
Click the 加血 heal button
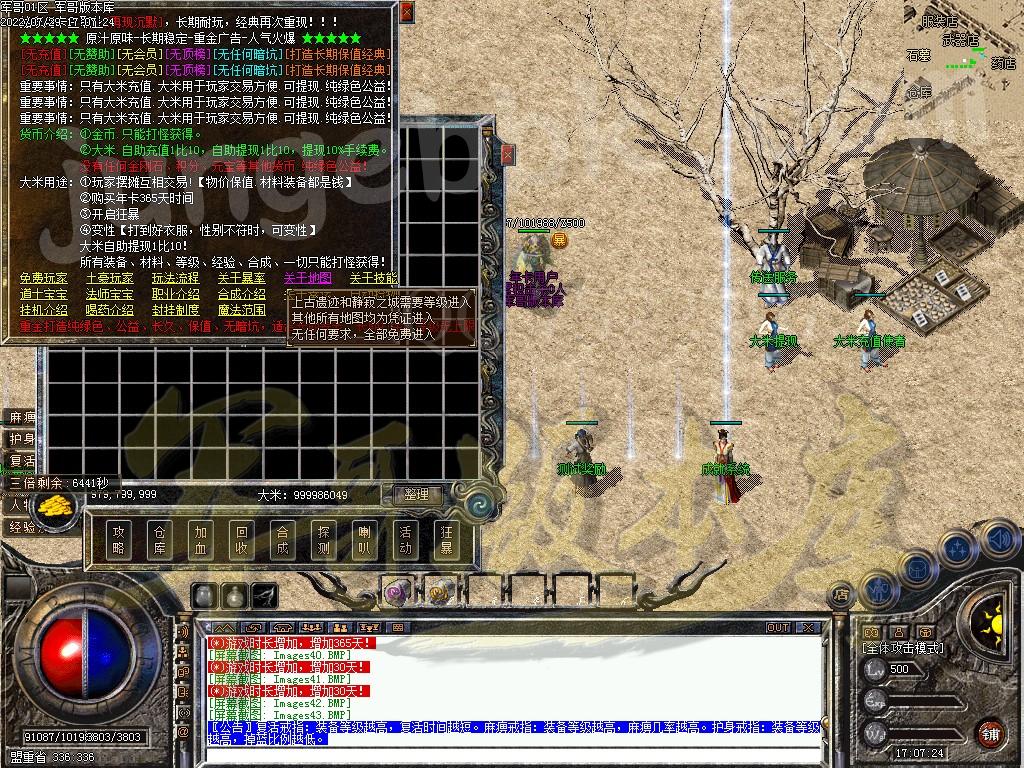[x=200, y=540]
